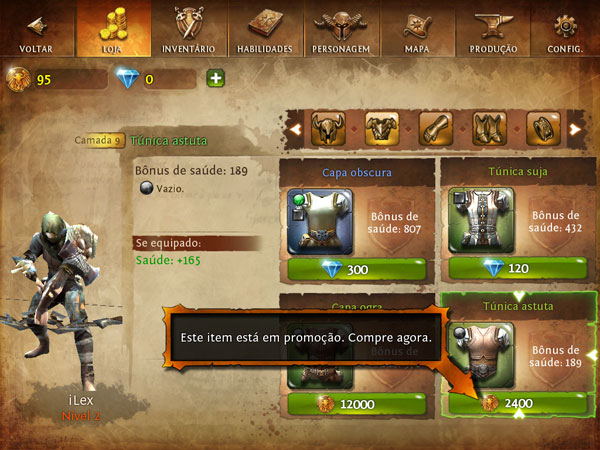
Task: Show more categories with right arrow
Action: pos(575,129)
